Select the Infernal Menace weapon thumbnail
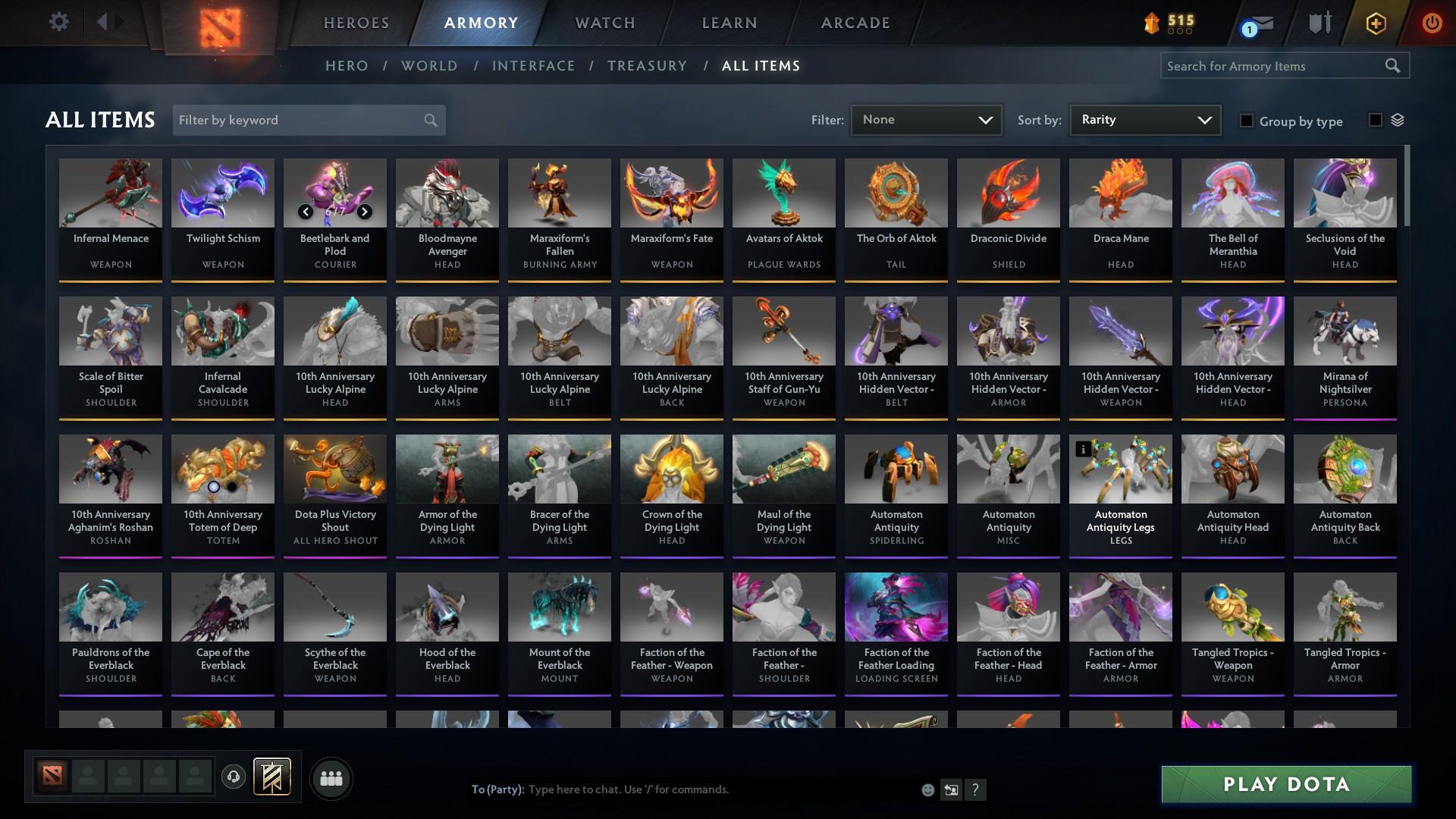The height and width of the screenshot is (819, 1456). (x=111, y=194)
